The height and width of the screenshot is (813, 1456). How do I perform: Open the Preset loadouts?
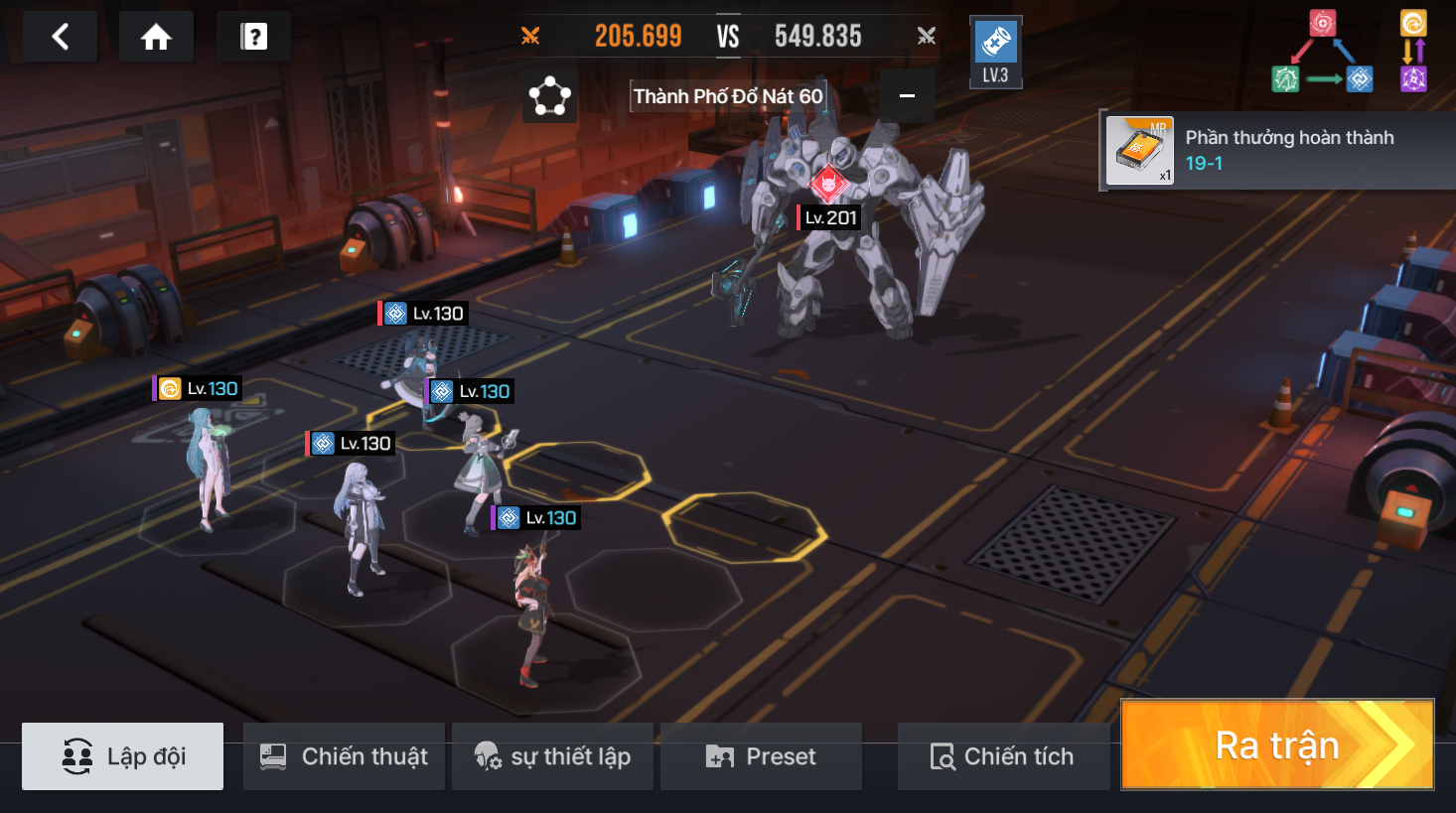tap(761, 756)
